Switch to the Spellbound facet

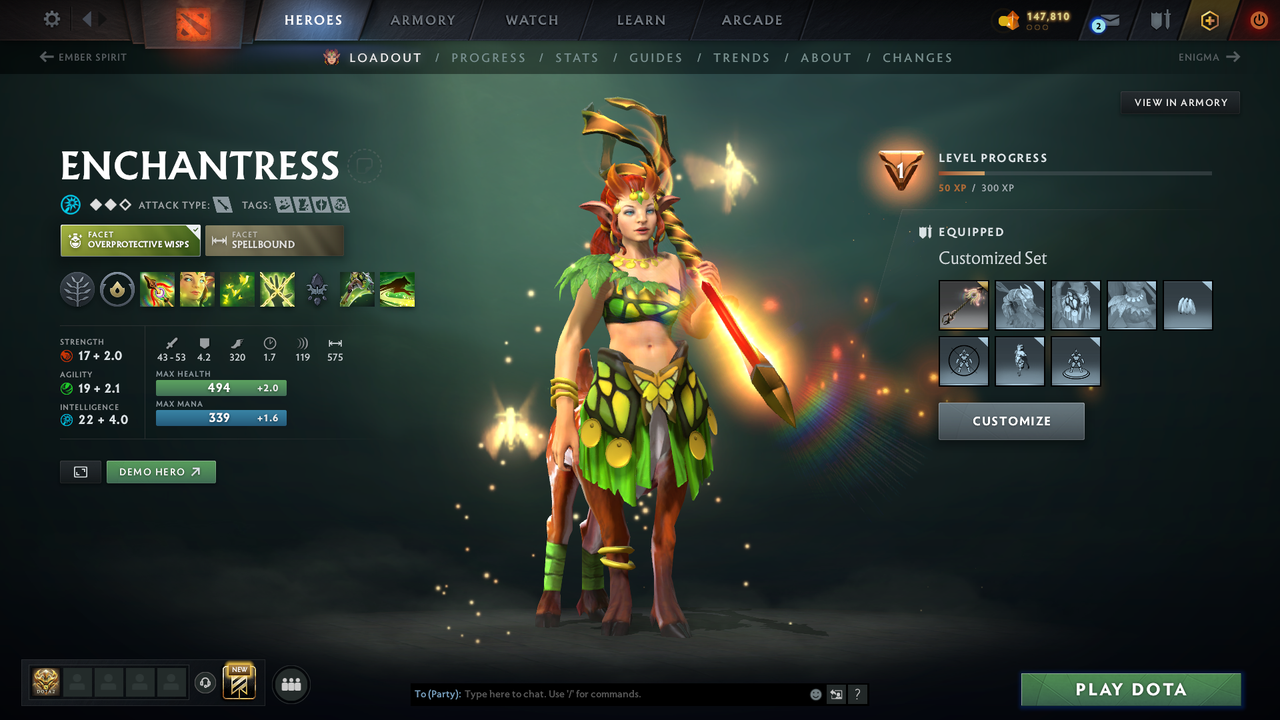(275, 240)
